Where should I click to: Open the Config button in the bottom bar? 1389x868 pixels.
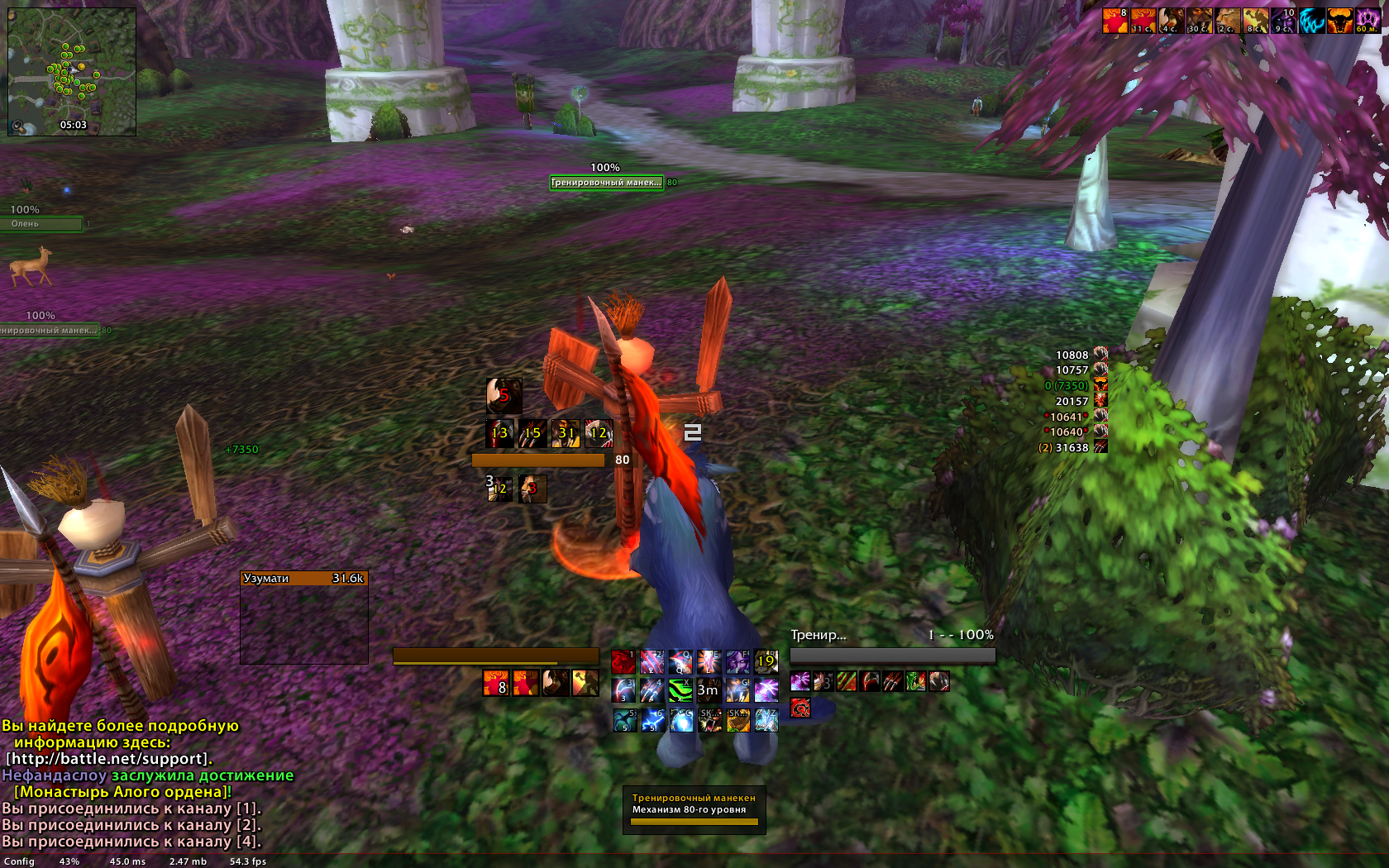coord(19,861)
